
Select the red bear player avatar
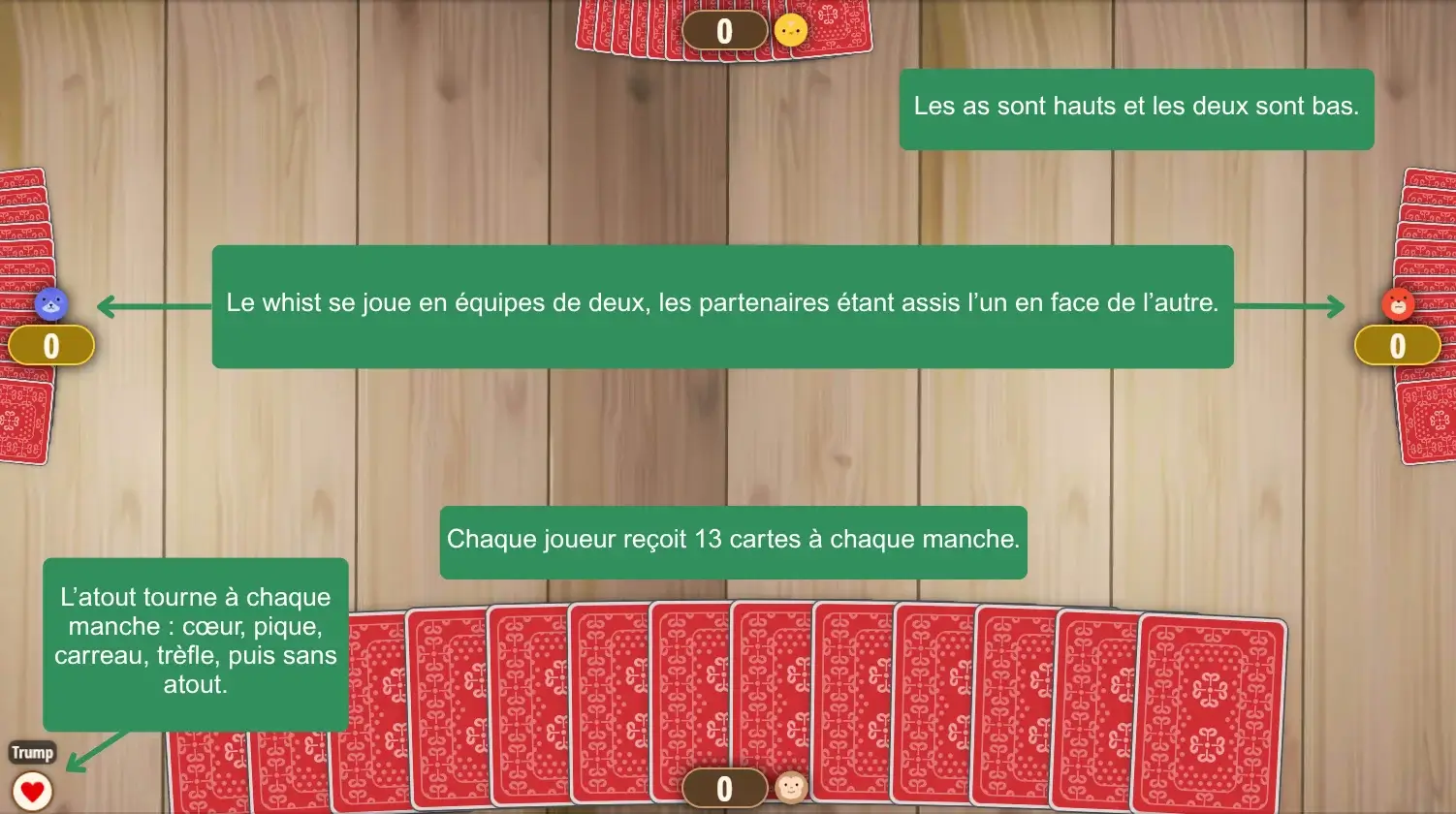1398,303
